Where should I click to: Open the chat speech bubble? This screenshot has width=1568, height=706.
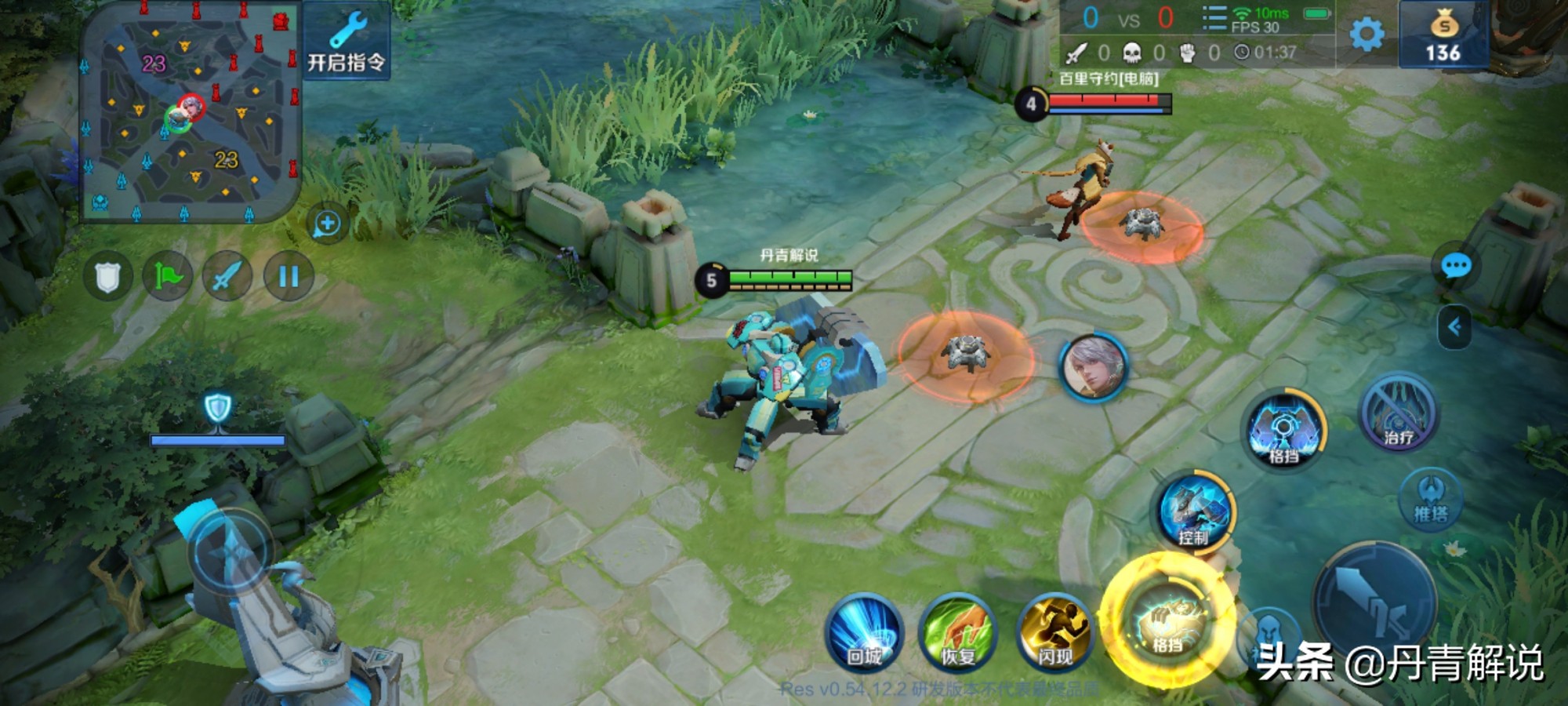pyautogui.click(x=1456, y=266)
